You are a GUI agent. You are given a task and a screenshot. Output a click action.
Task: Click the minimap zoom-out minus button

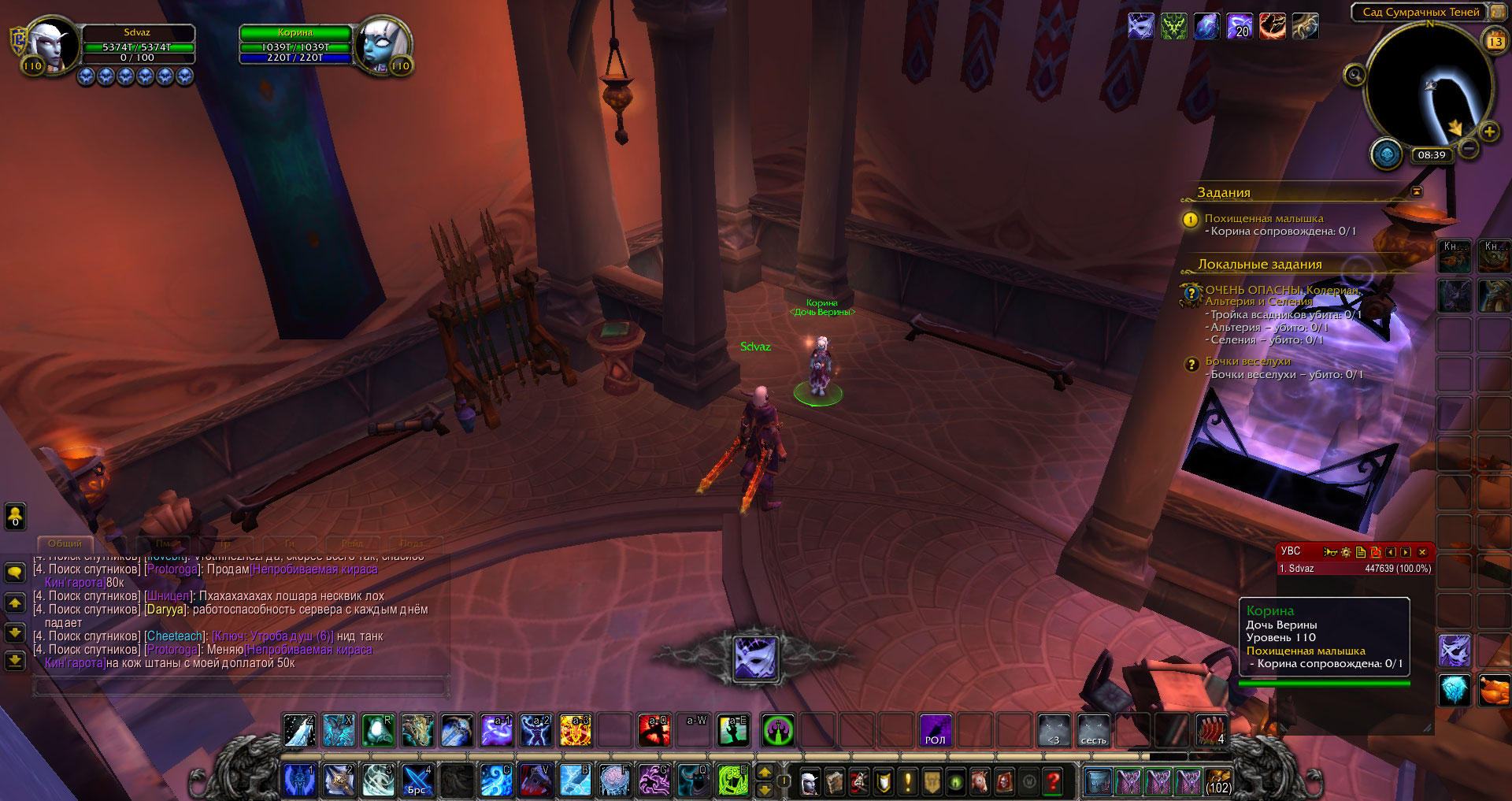click(1469, 148)
